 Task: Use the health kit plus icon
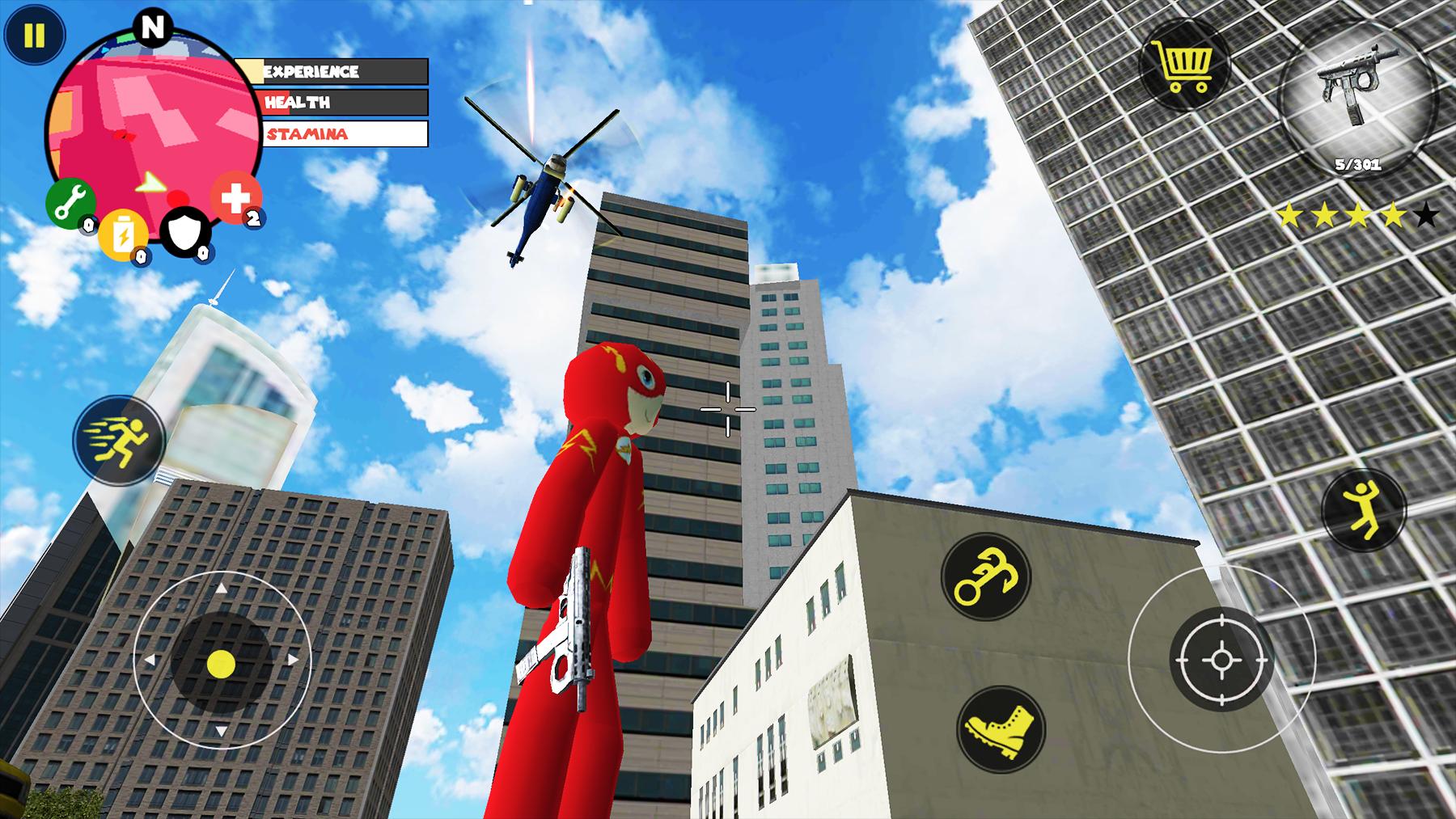tap(233, 196)
